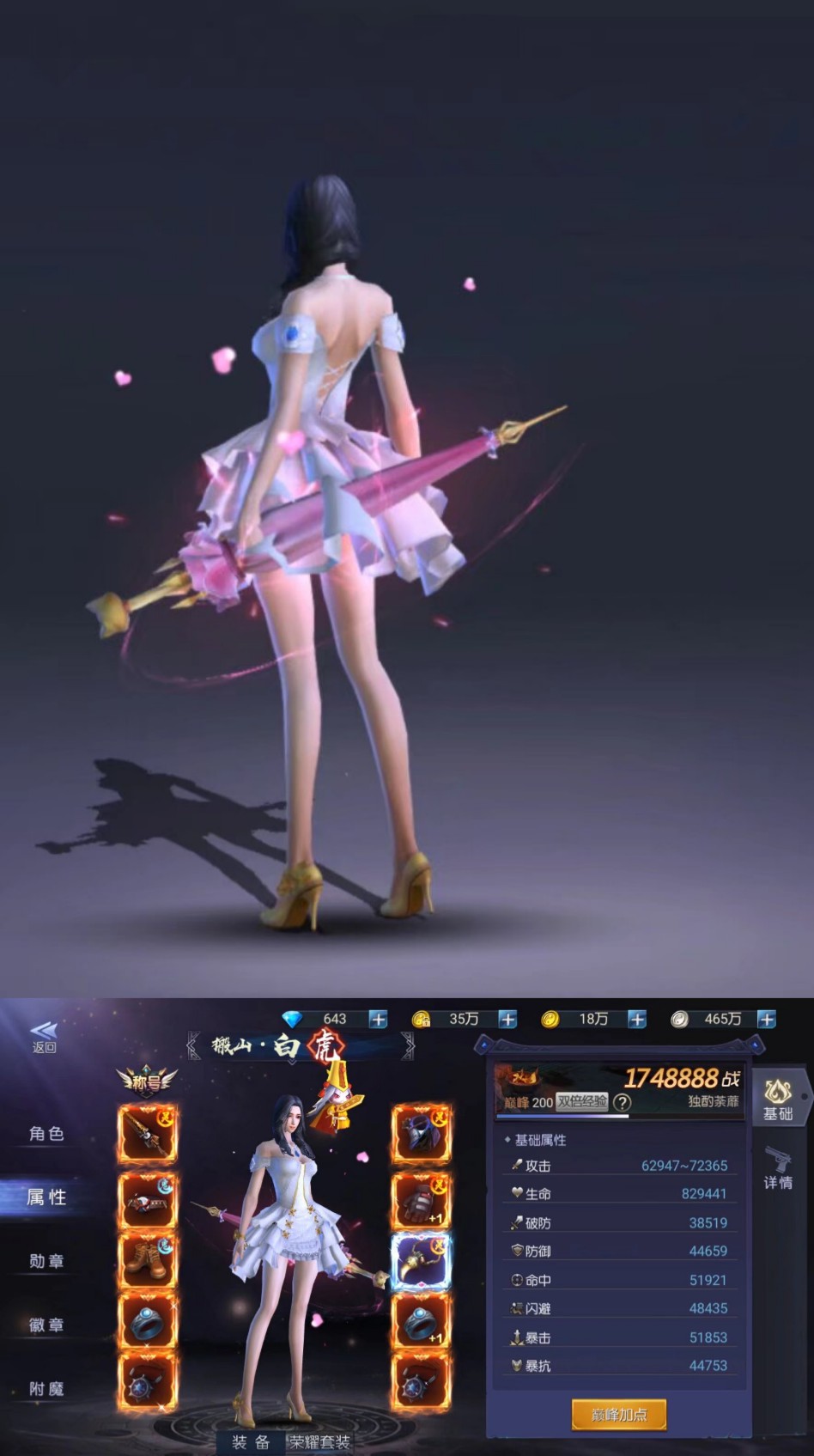
Task: Switch to the 装备 equipment tab
Action: [251, 1441]
